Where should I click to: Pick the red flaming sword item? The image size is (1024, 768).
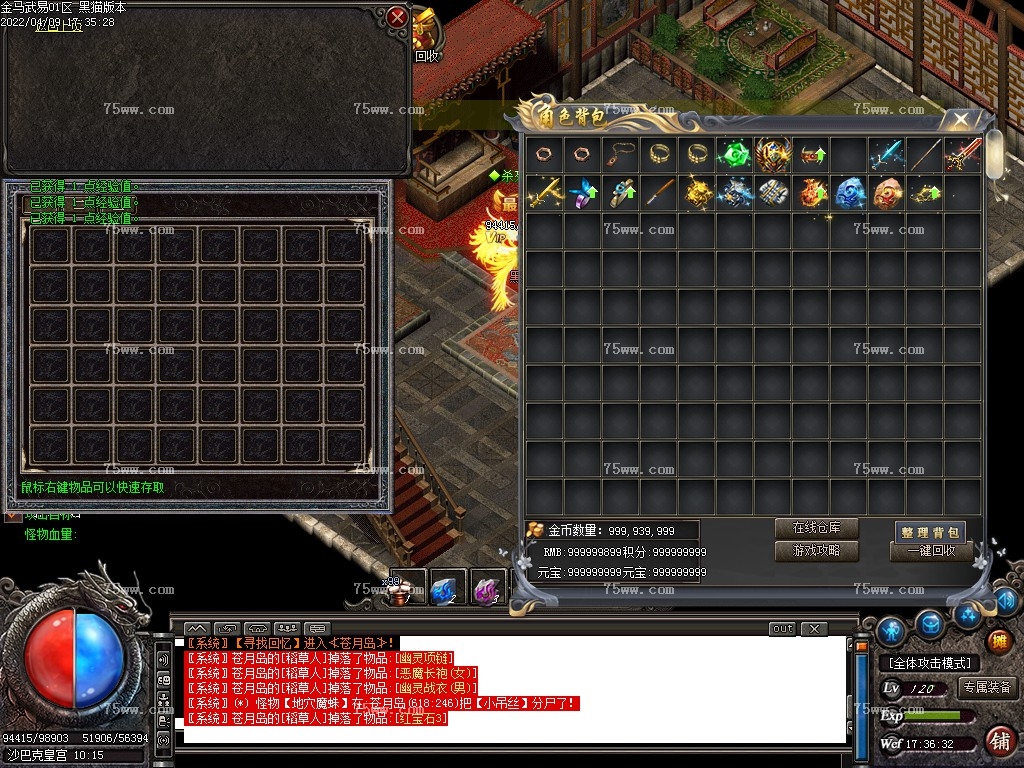pyautogui.click(x=963, y=155)
